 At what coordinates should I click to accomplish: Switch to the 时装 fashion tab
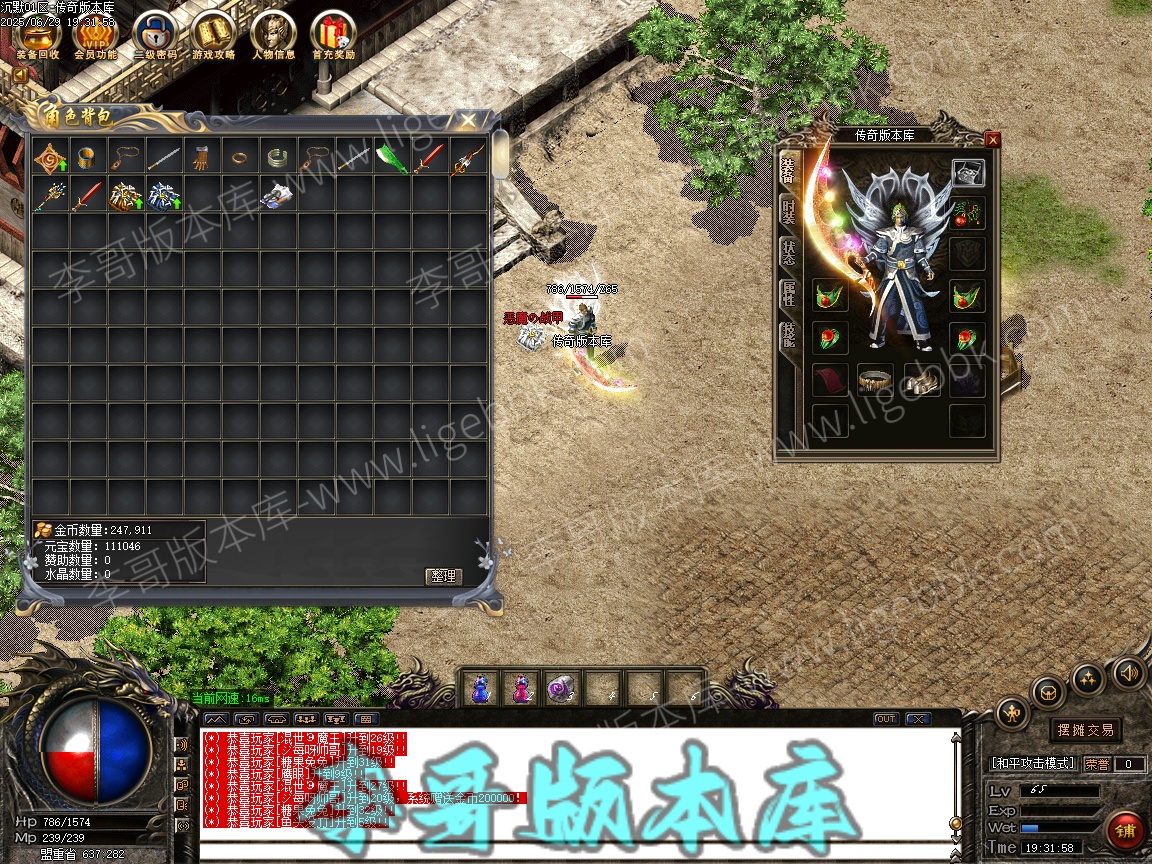pyautogui.click(x=788, y=209)
